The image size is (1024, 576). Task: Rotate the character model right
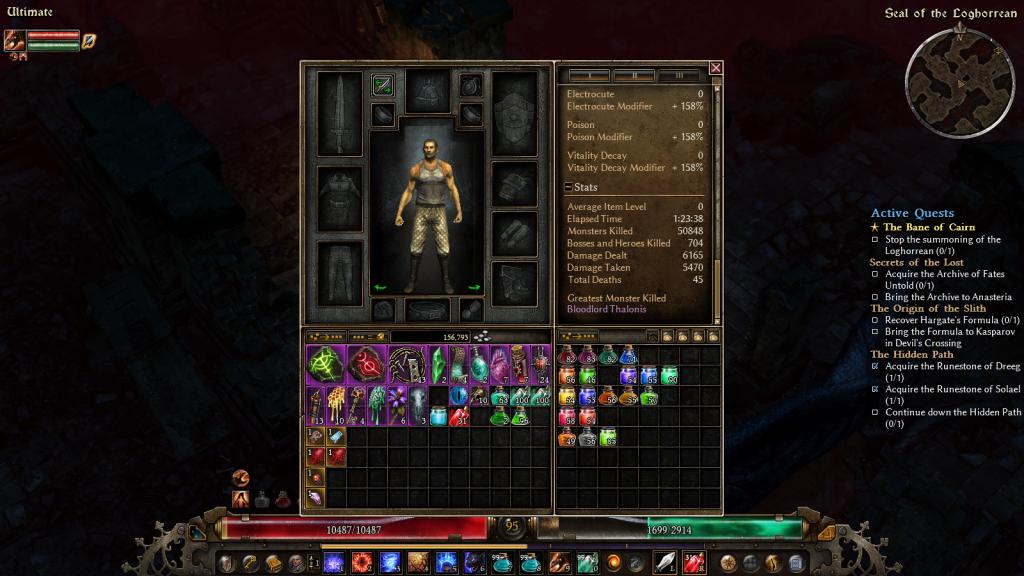coord(474,287)
